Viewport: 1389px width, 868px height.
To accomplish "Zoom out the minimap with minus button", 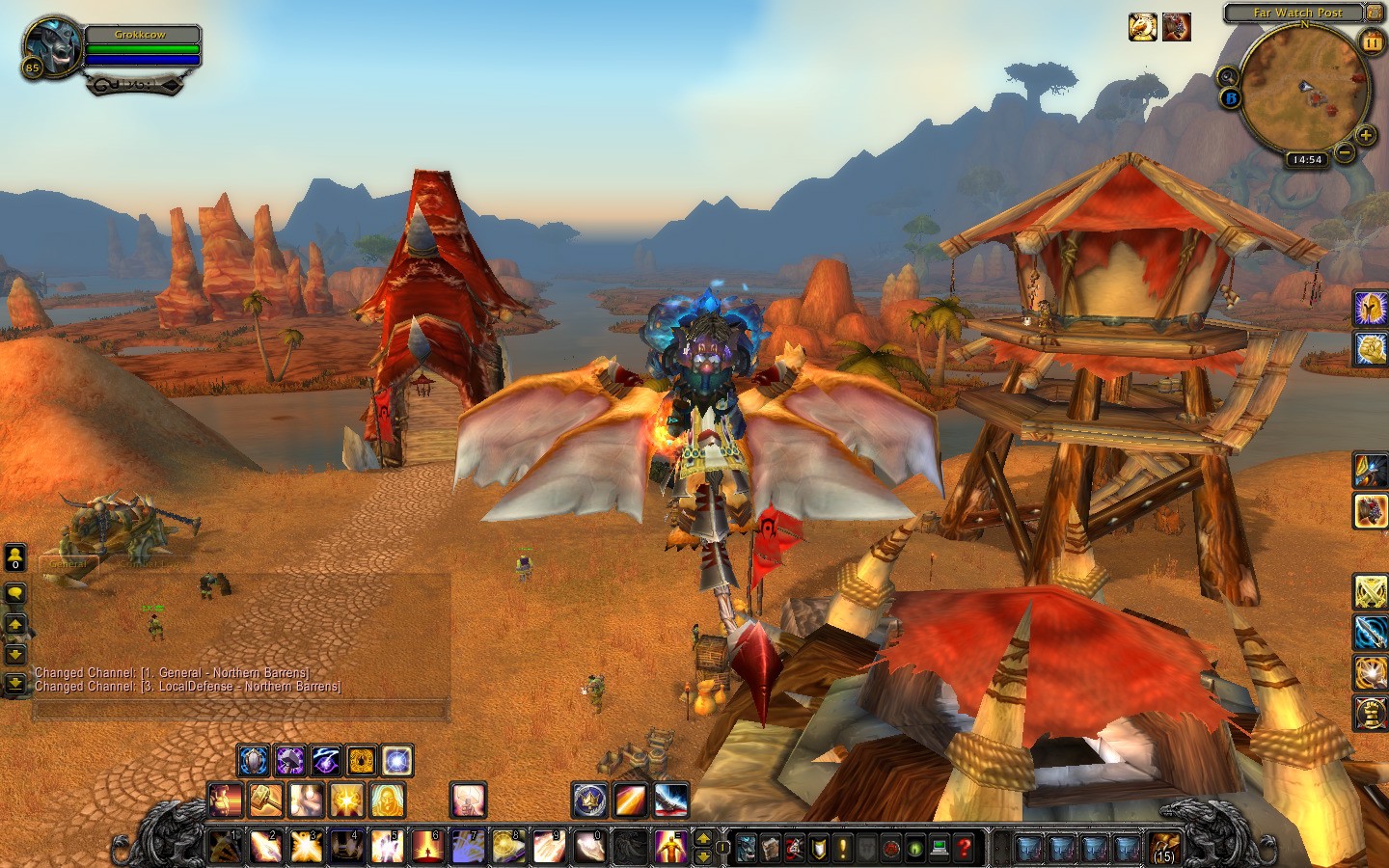I will 1344,152.
